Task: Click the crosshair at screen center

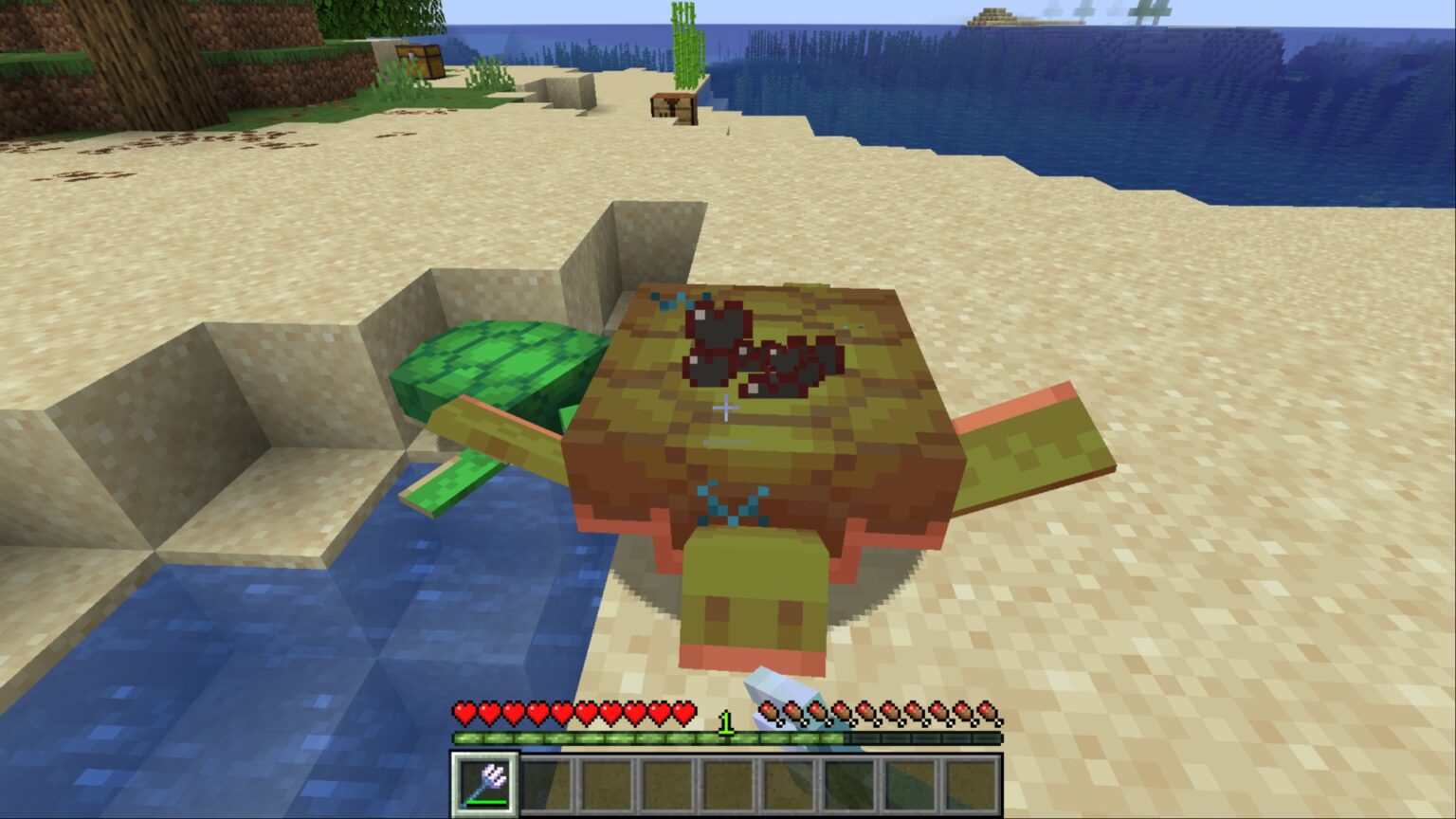Action: [728, 409]
